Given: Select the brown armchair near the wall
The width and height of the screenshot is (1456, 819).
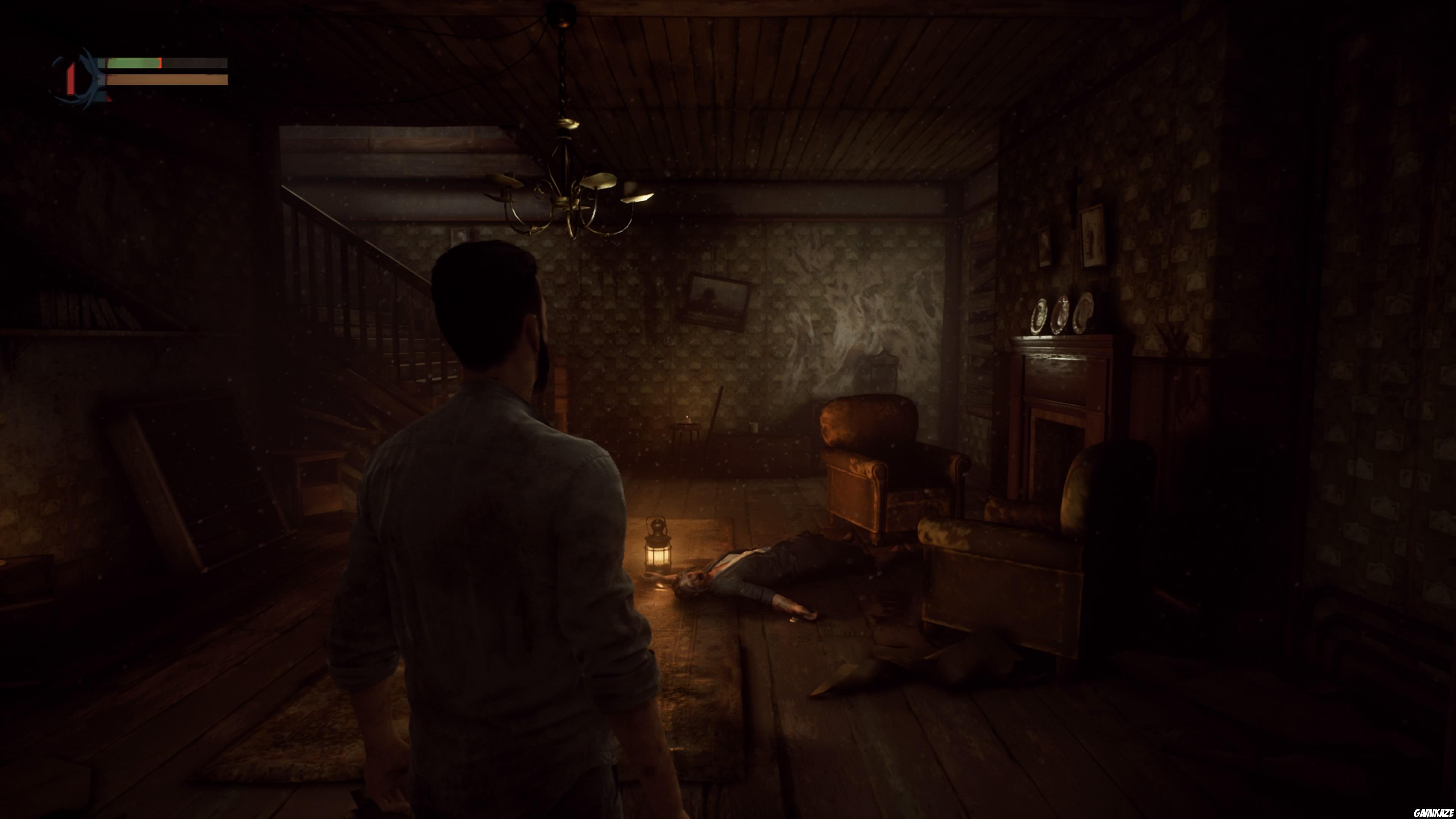Looking at the screenshot, I should 882,469.
